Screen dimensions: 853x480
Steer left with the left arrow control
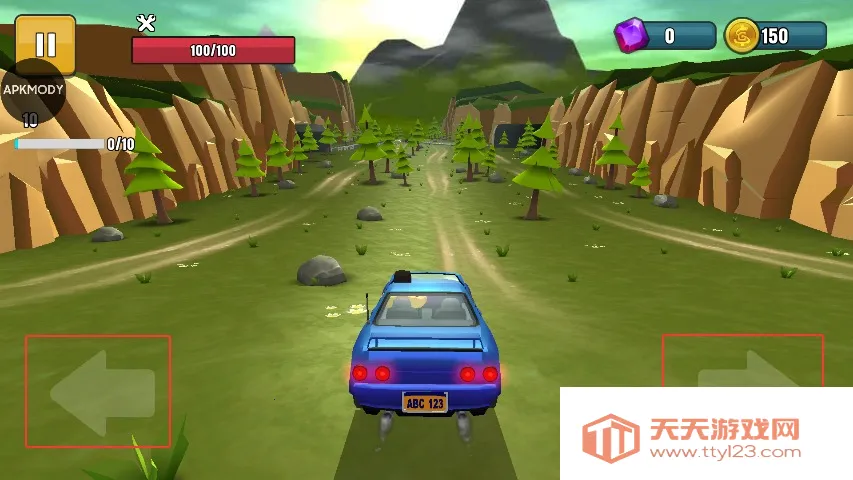pos(98,391)
